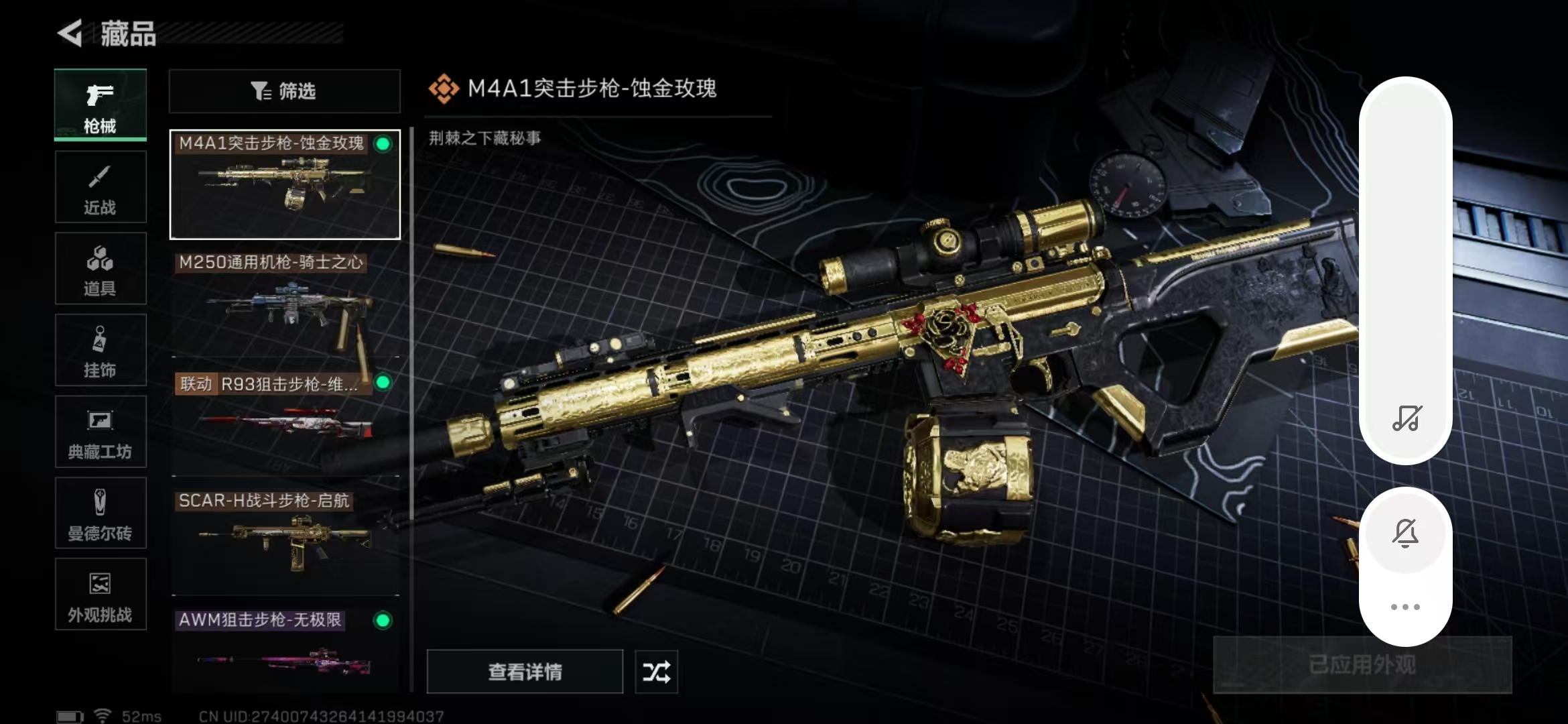Switch to 曼德尔砖 tab
This screenshot has height=724, width=1568.
101,514
